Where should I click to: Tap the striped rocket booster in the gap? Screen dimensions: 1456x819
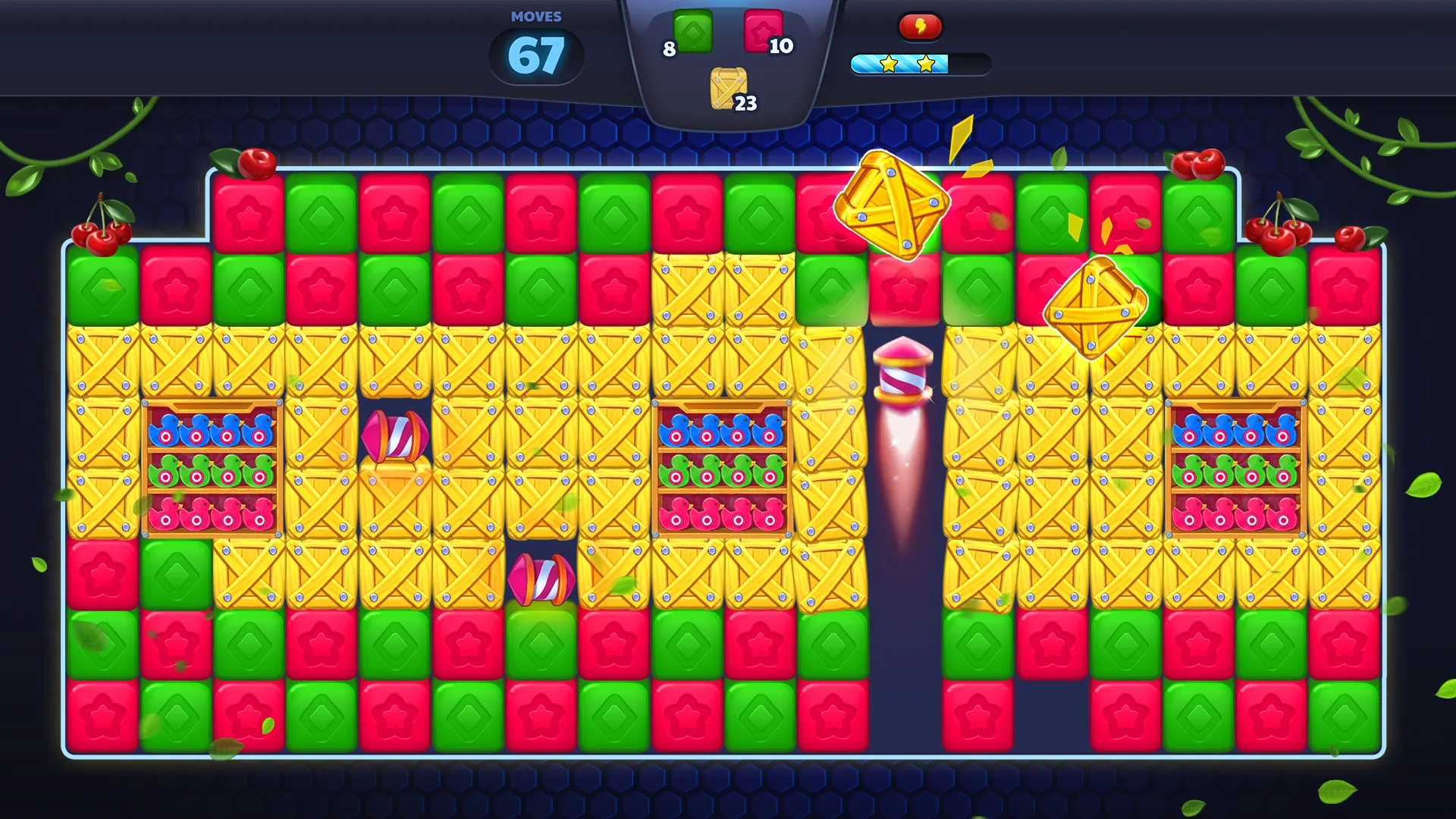(x=902, y=372)
